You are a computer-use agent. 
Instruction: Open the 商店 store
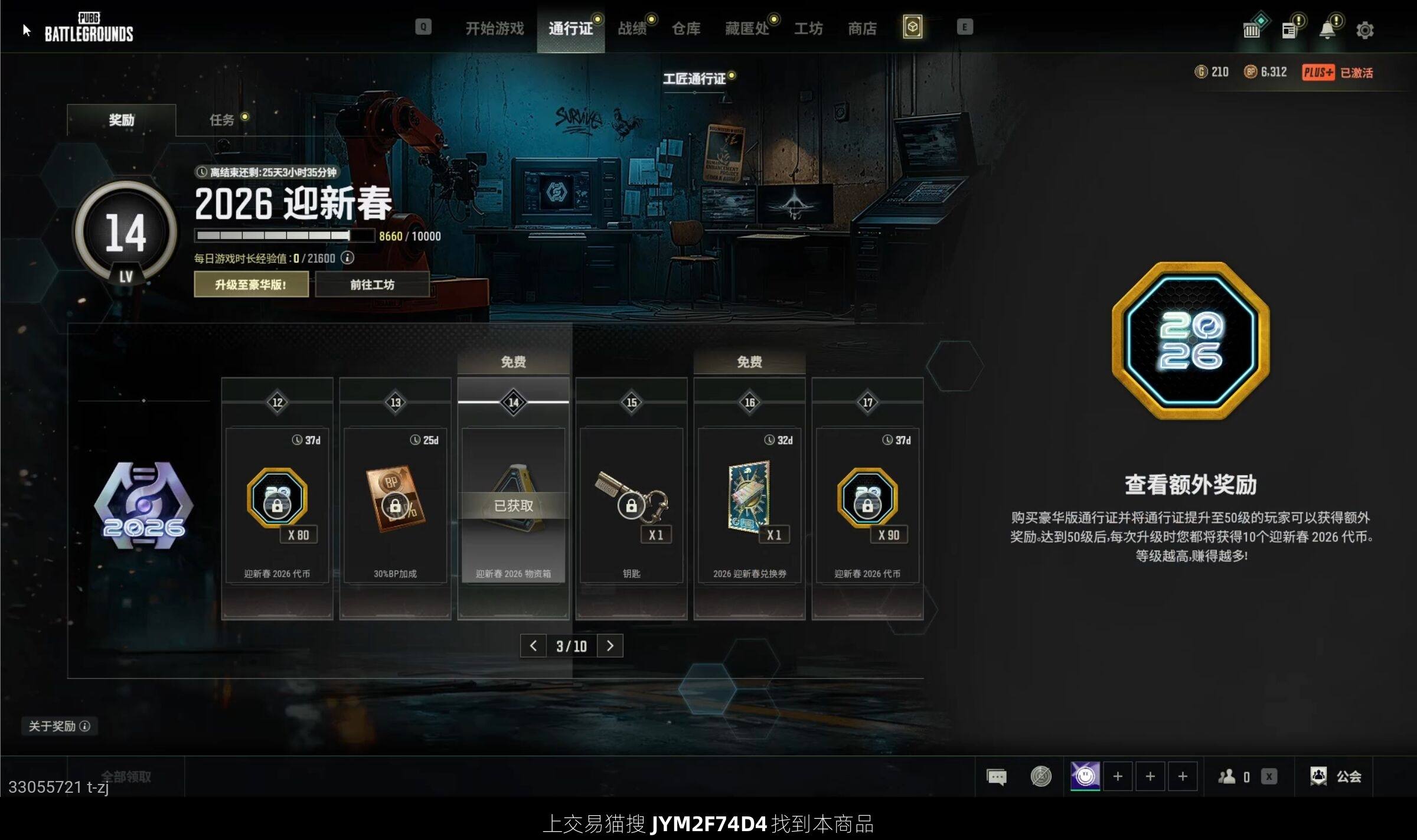(862, 28)
